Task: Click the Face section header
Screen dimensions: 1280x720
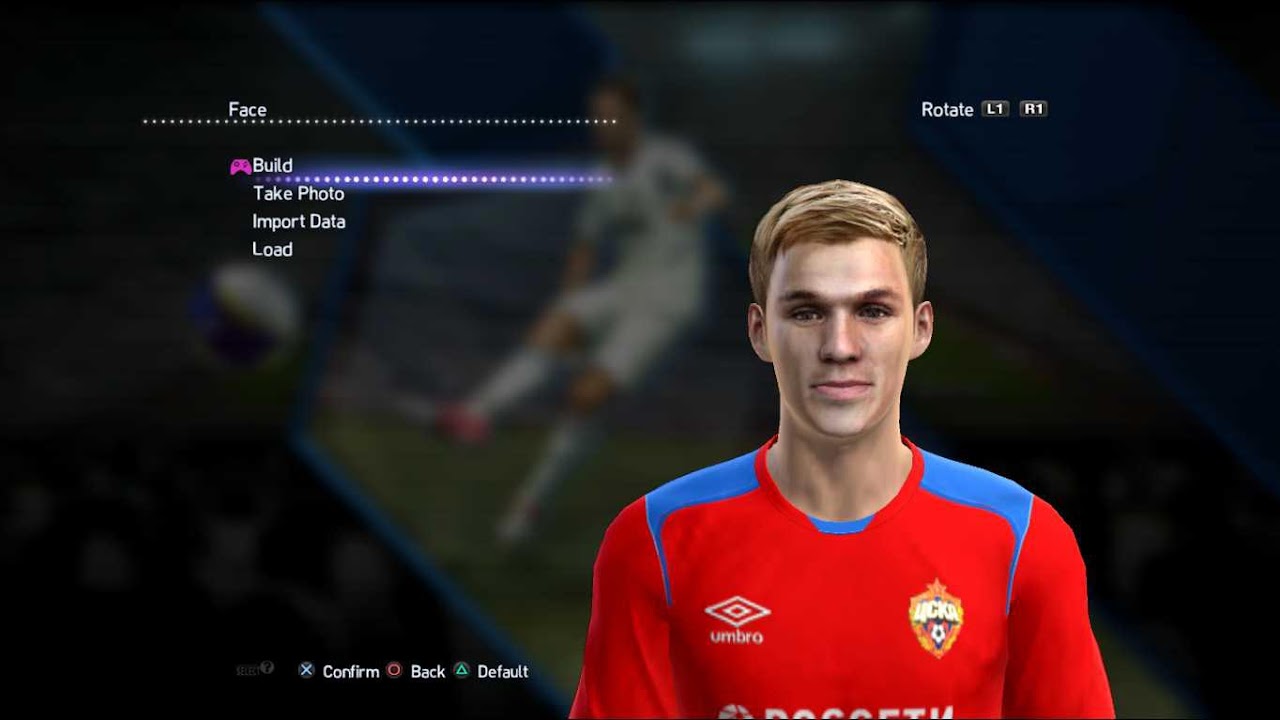Action: coord(250,109)
